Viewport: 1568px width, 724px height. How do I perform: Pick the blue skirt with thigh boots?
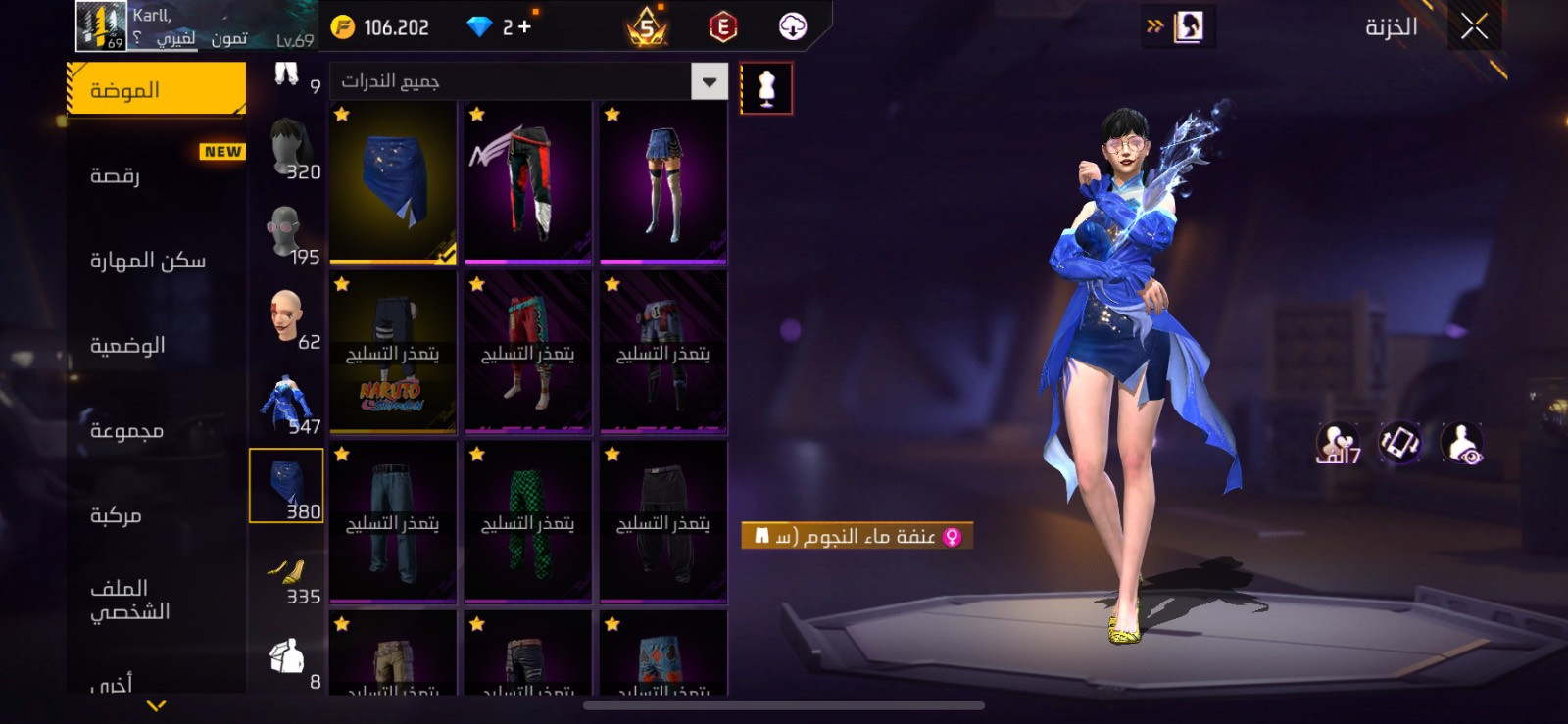(x=663, y=182)
